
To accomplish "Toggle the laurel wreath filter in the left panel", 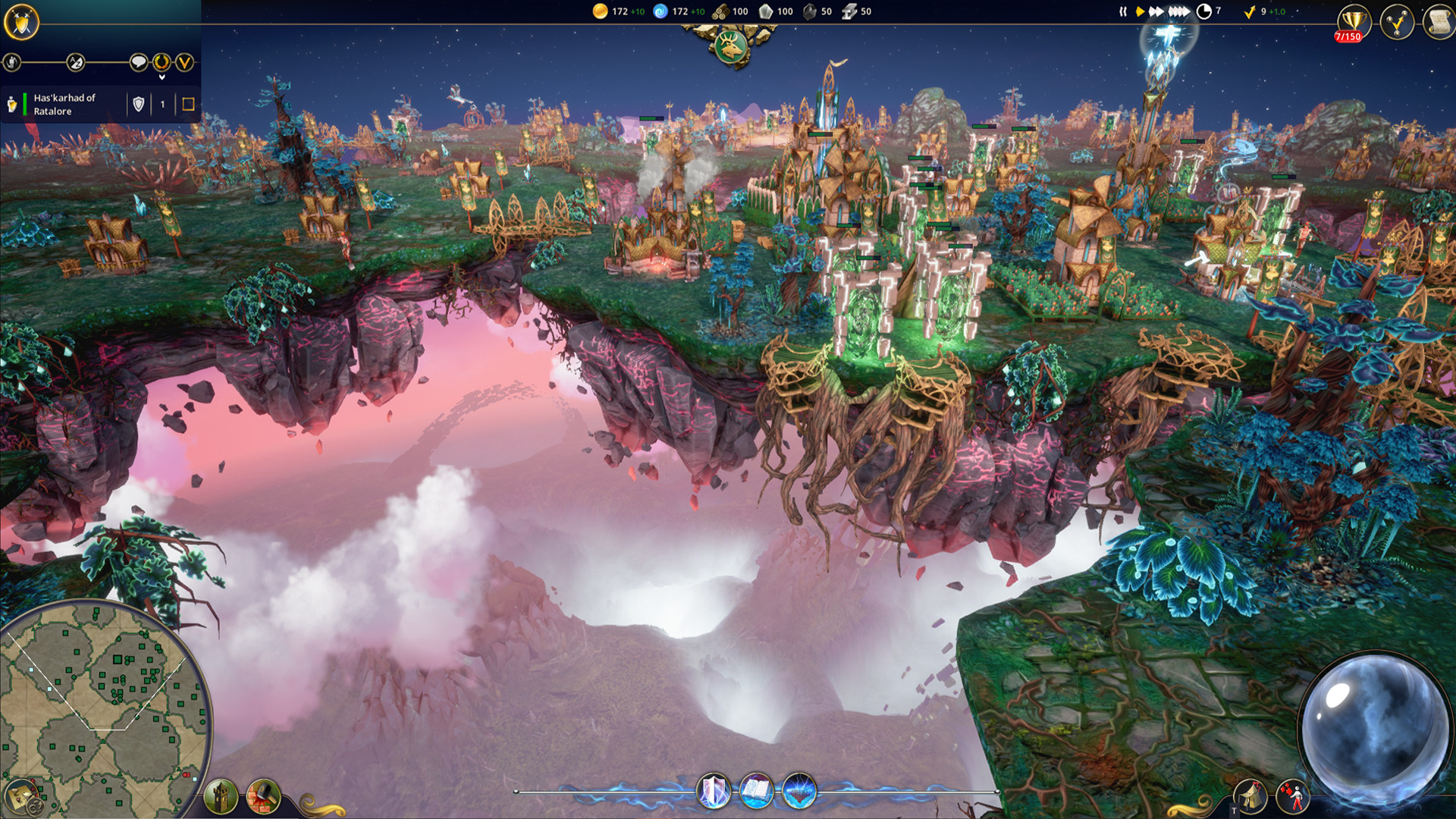I will point(162,62).
